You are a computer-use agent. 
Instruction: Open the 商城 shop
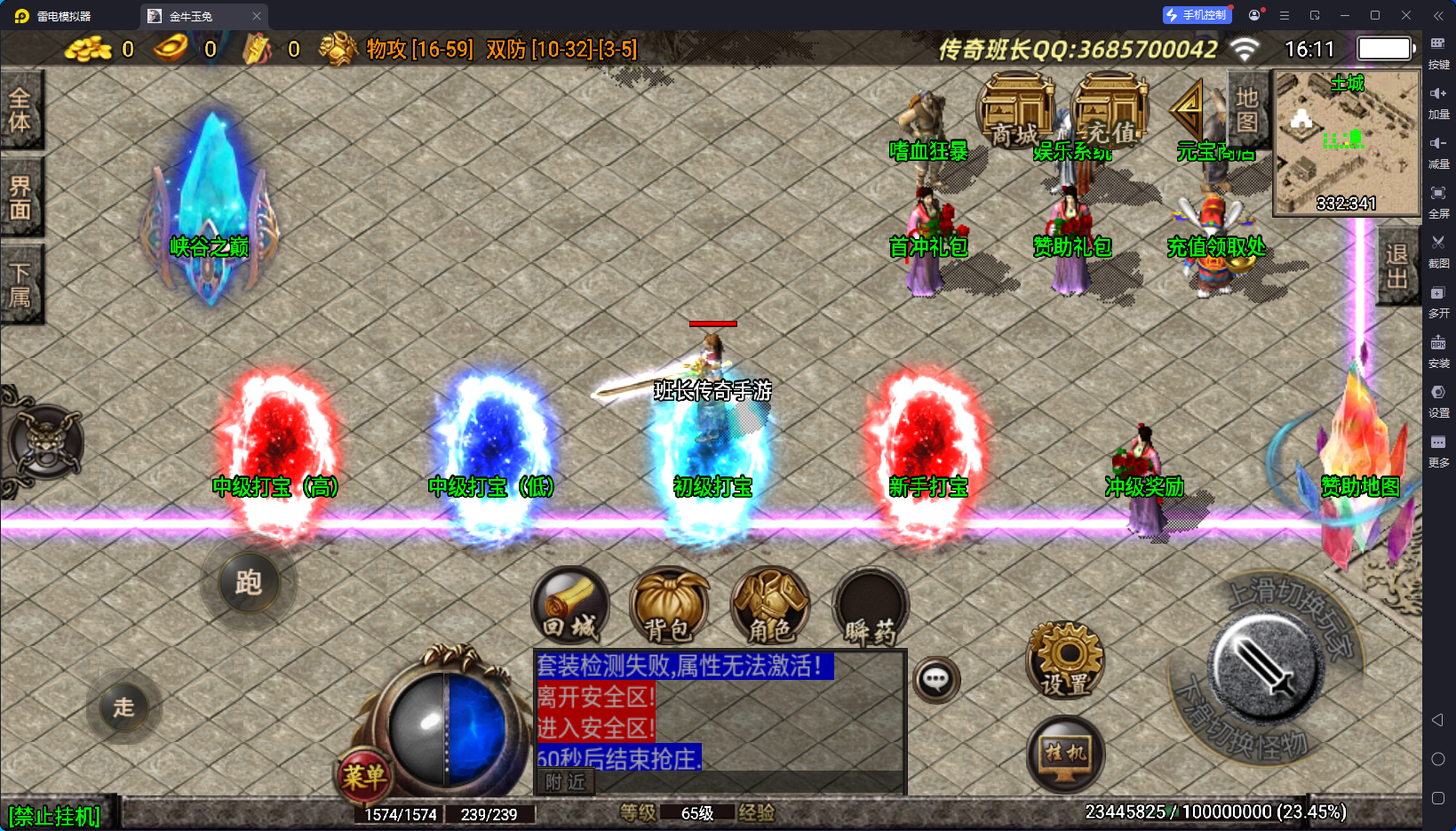pyautogui.click(x=1015, y=111)
